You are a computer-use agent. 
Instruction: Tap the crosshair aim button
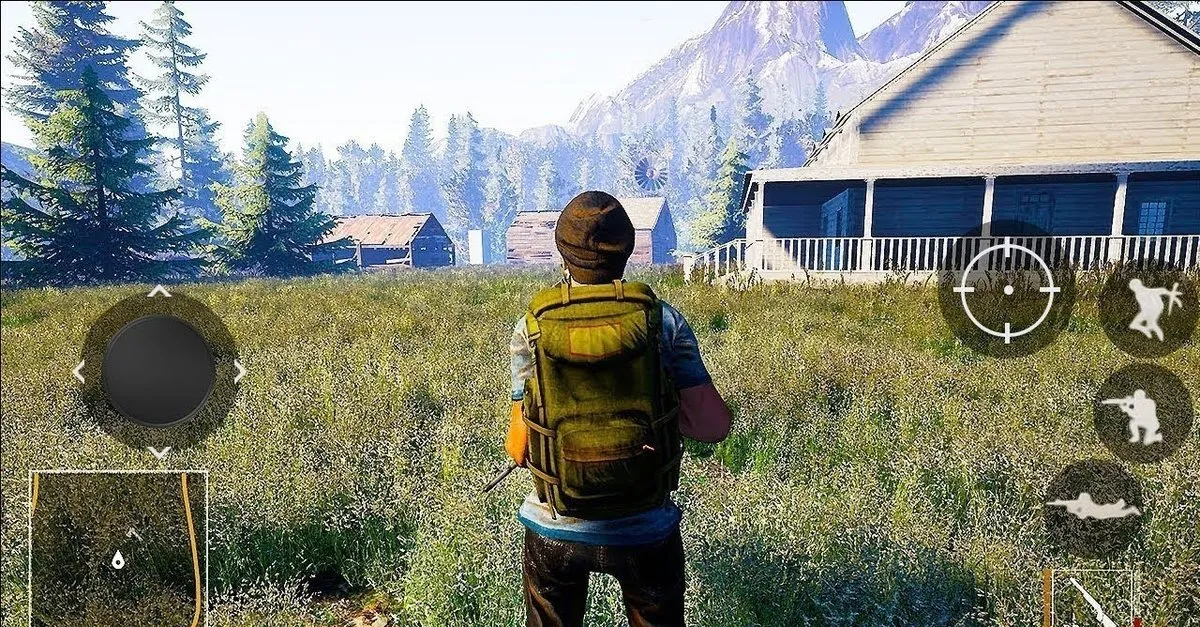click(x=1007, y=290)
